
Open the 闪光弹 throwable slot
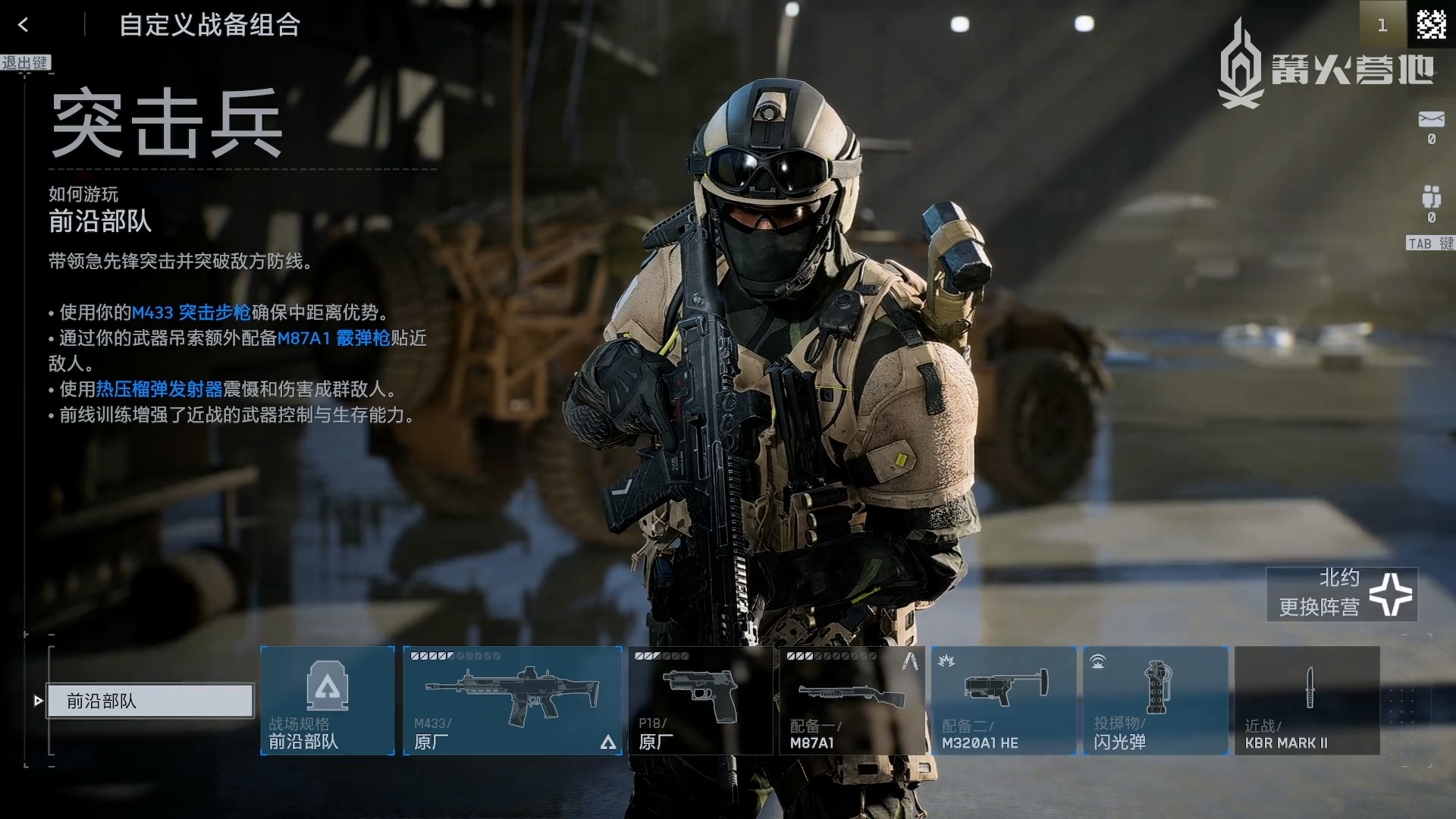(x=1156, y=701)
